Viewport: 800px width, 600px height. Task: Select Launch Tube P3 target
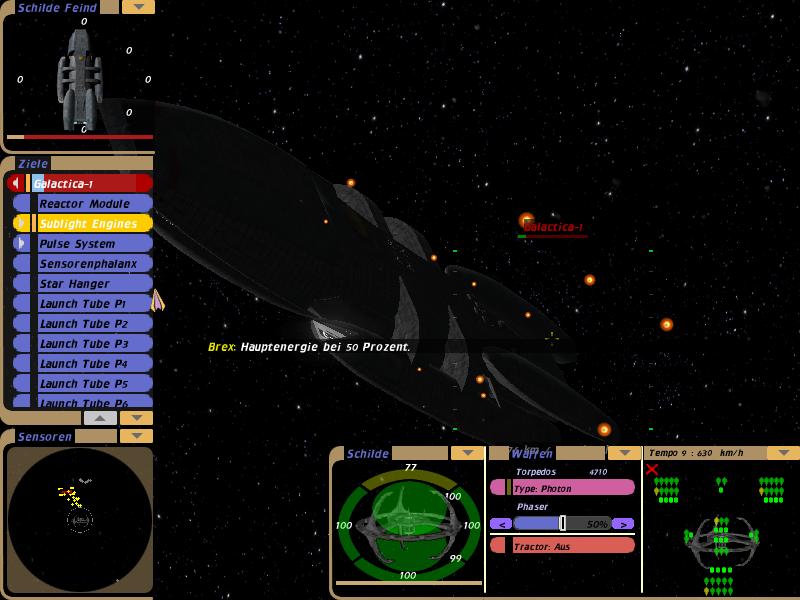pos(90,344)
